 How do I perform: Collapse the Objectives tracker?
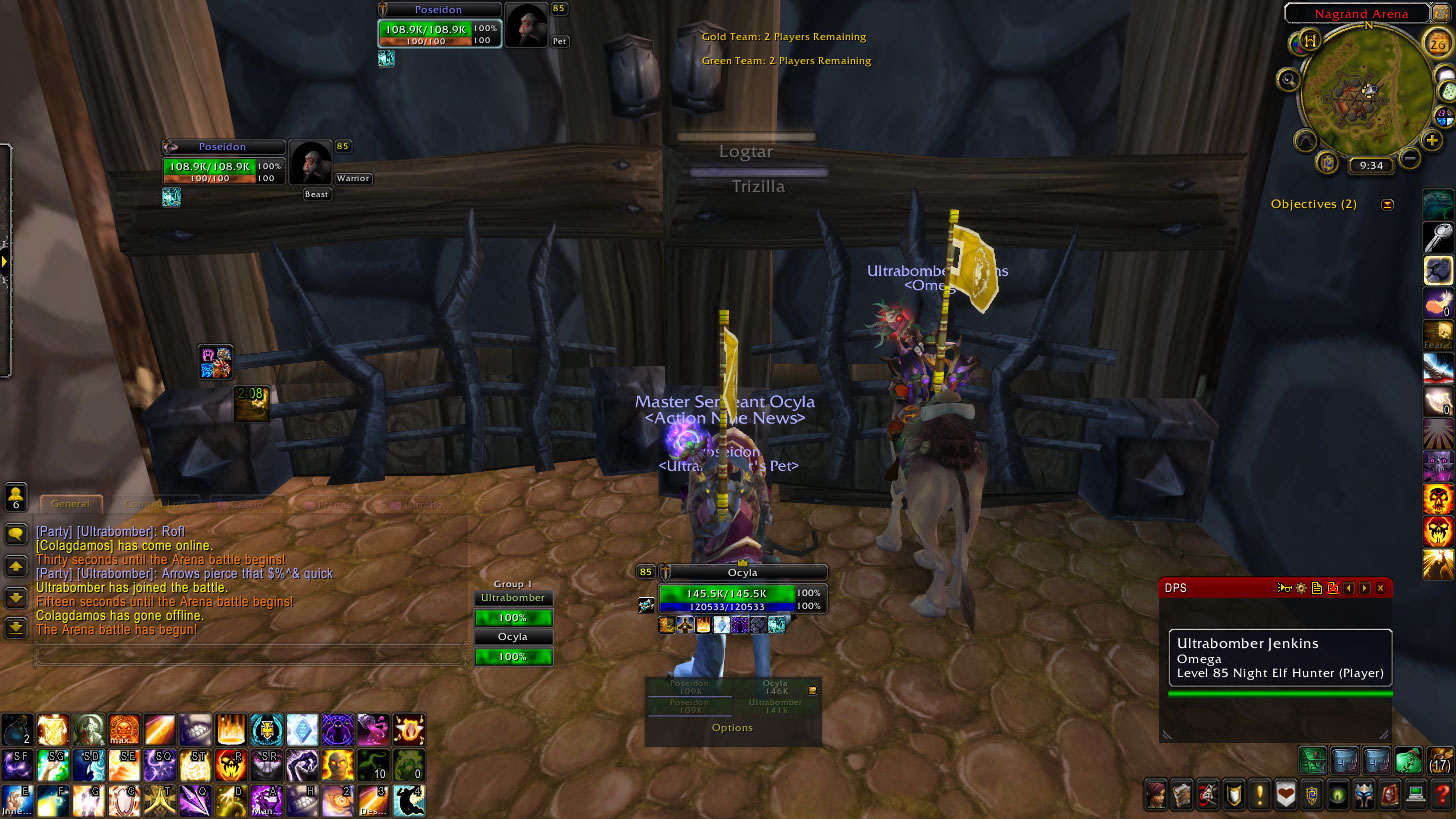point(1387,205)
